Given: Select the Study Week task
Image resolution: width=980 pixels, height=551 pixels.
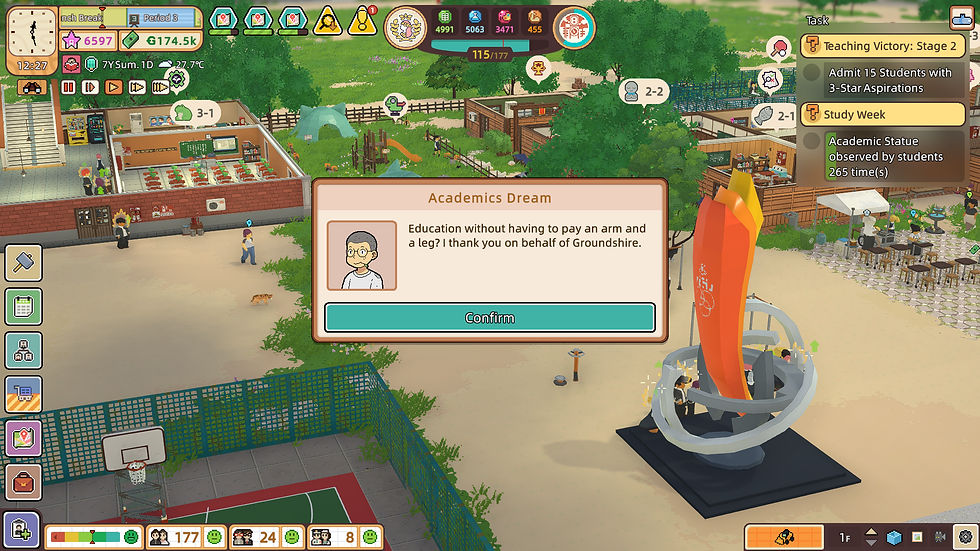Looking at the screenshot, I should tap(882, 115).
